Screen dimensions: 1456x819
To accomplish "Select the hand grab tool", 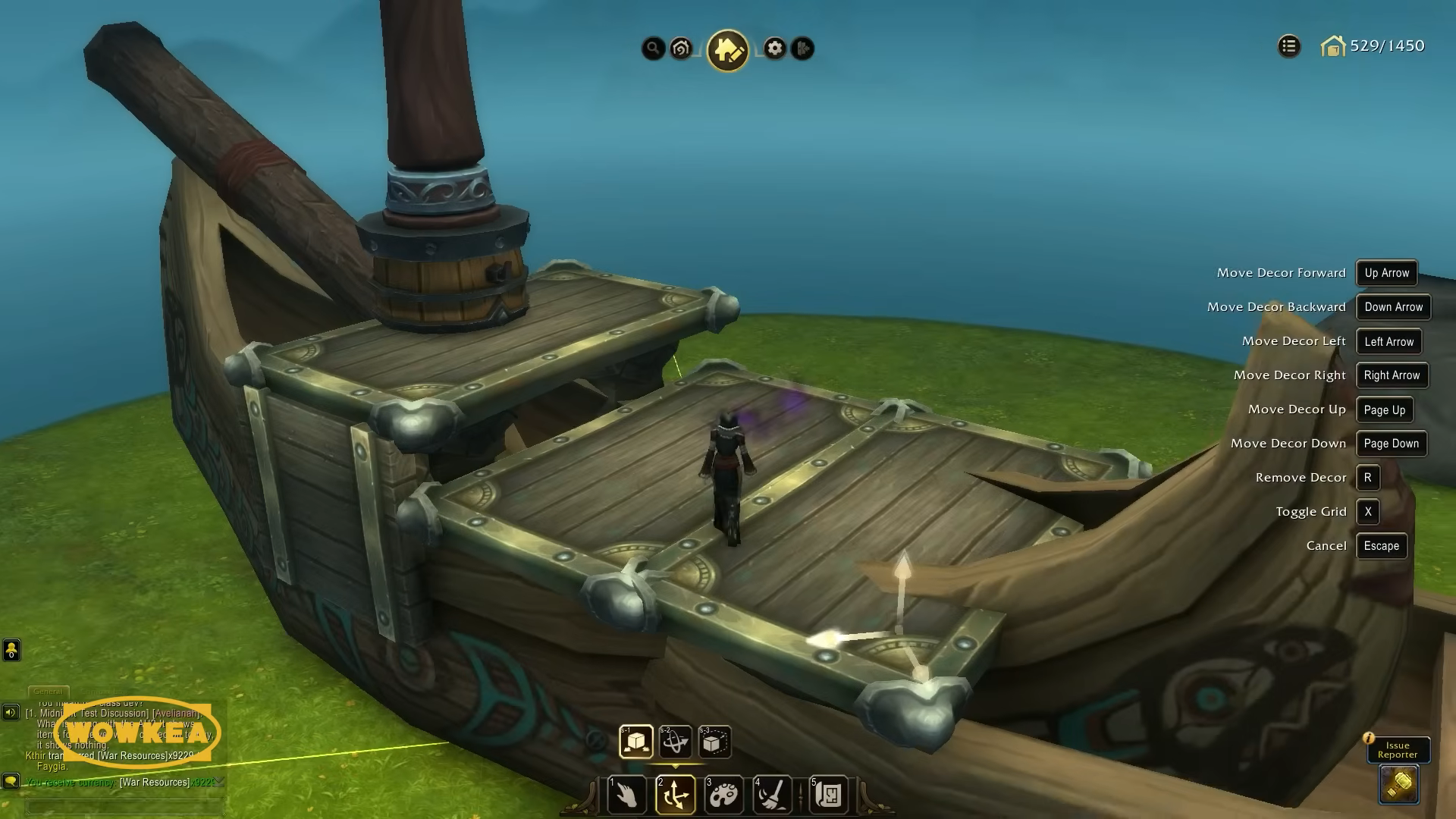I will pos(627,794).
